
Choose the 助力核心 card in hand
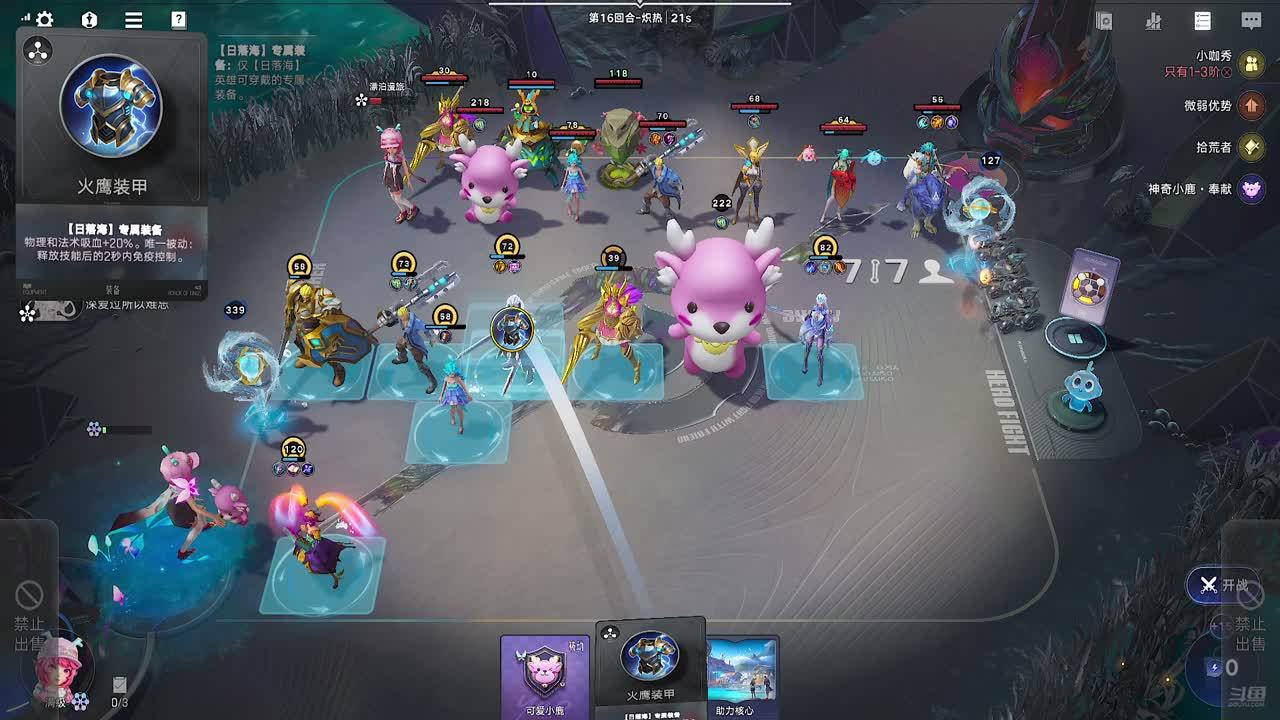pyautogui.click(x=743, y=675)
